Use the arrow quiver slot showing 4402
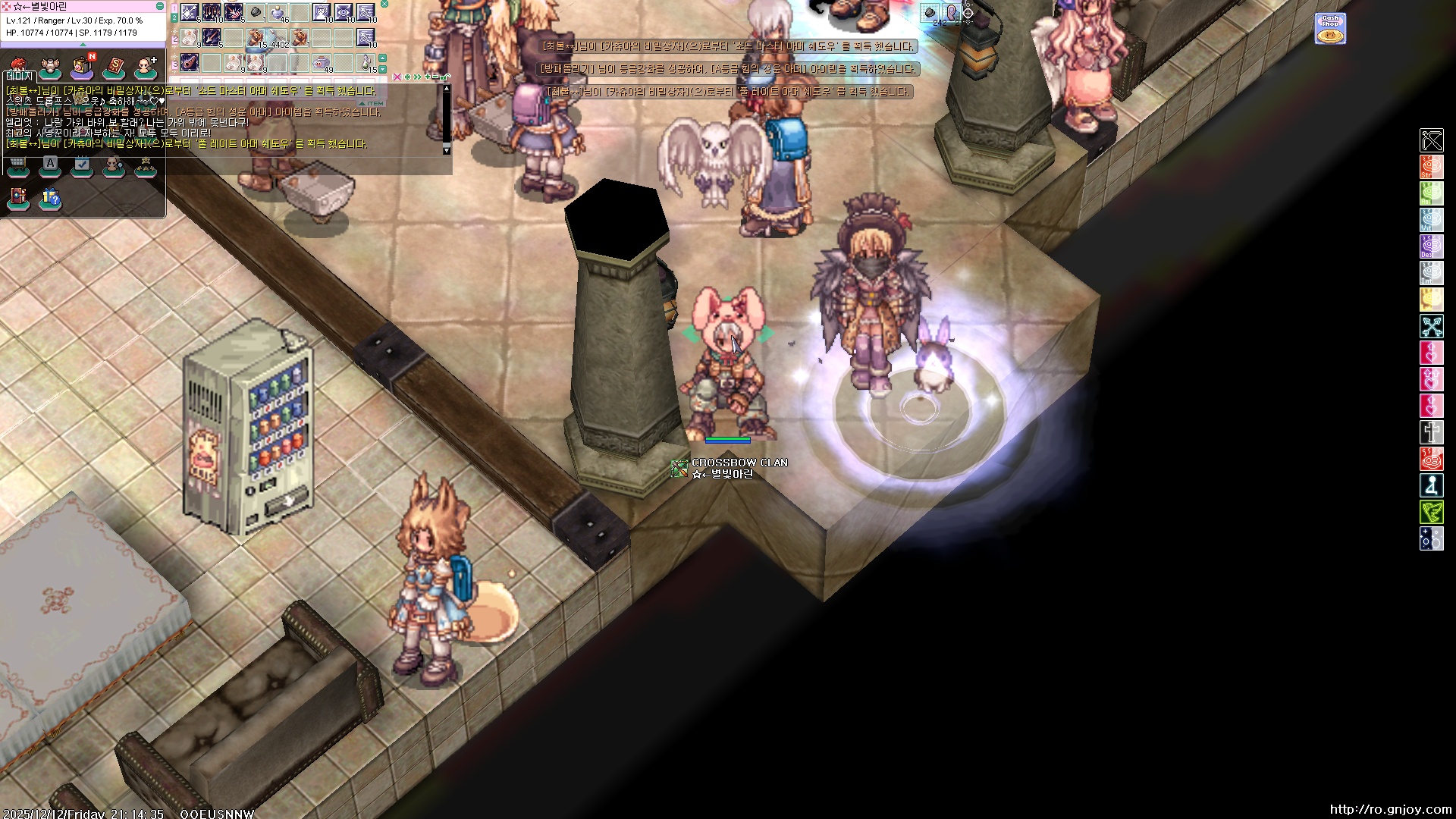Screen dimensions: 1456x819 [278, 38]
